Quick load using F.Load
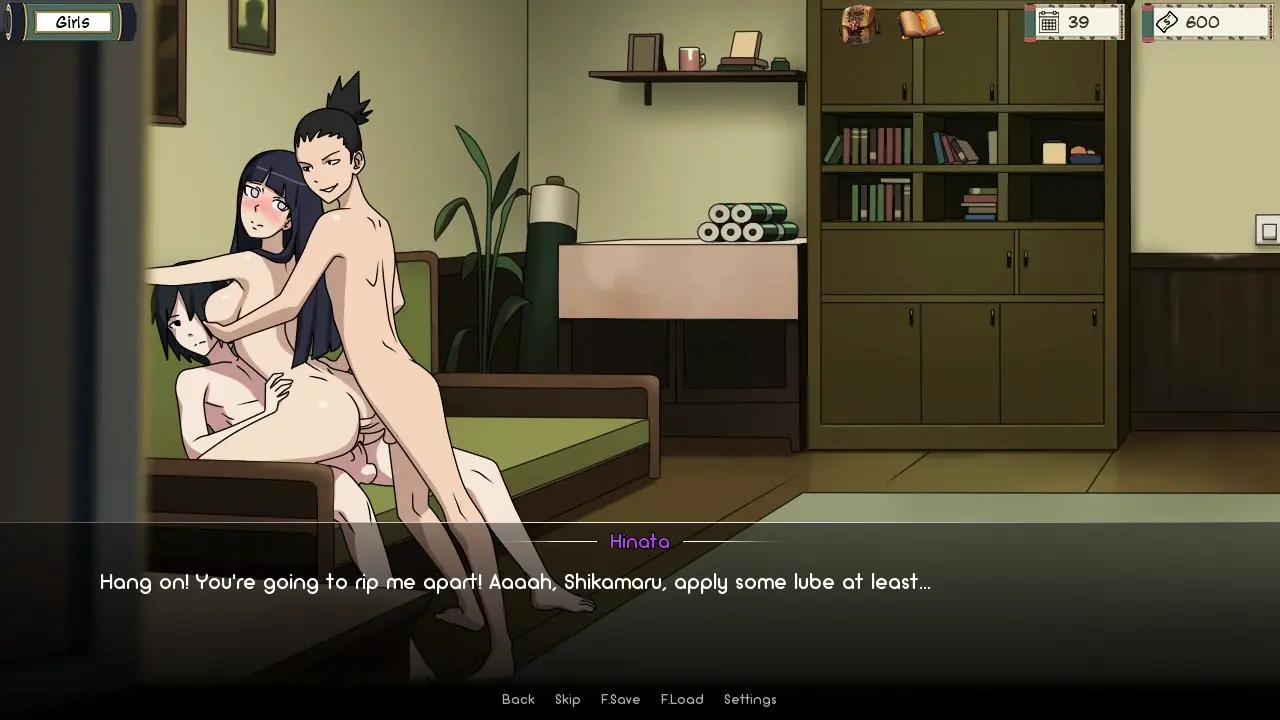Viewport: 1280px width, 720px height. (681, 699)
